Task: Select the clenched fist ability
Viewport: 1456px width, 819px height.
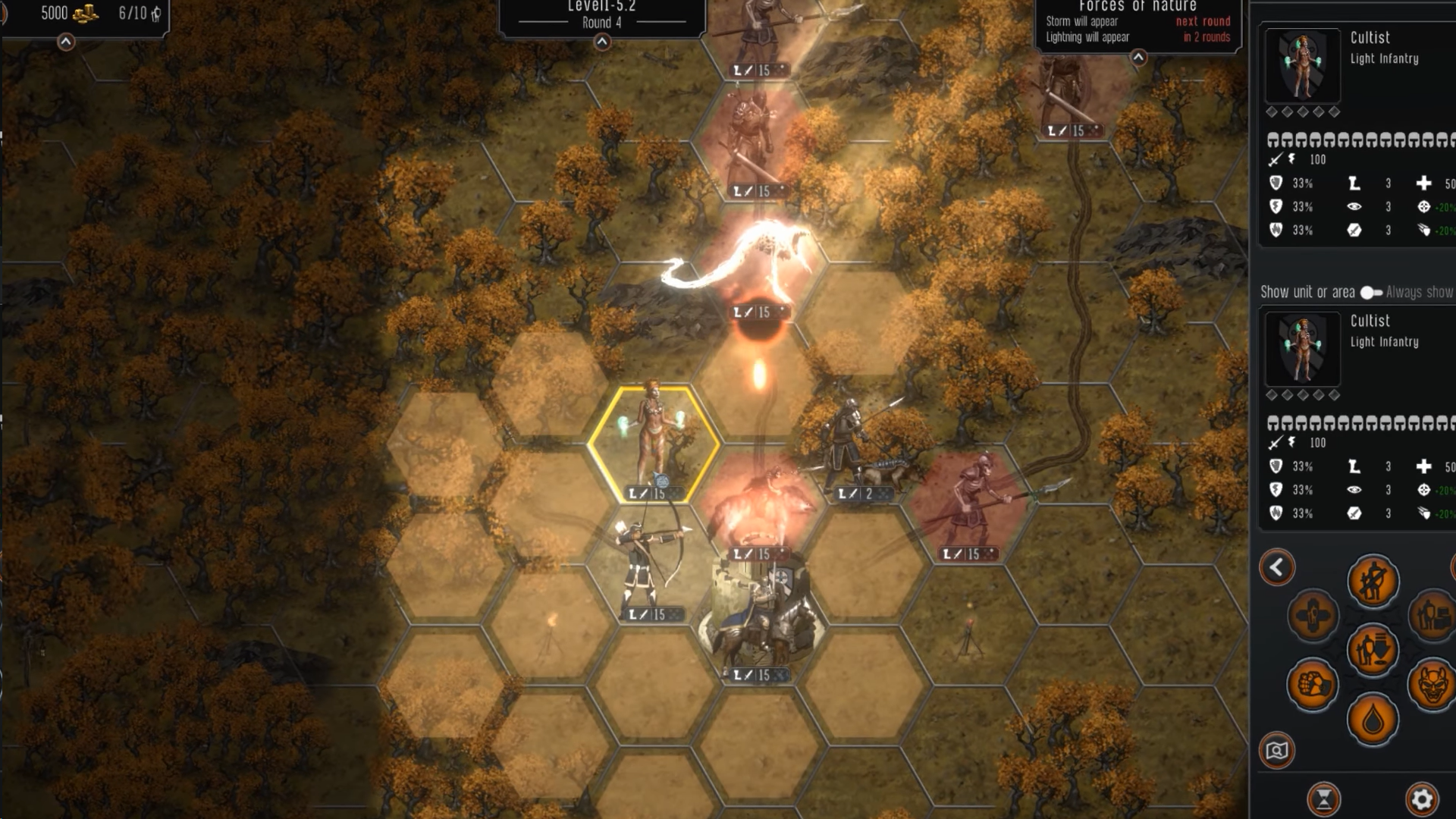Action: 1313,685
